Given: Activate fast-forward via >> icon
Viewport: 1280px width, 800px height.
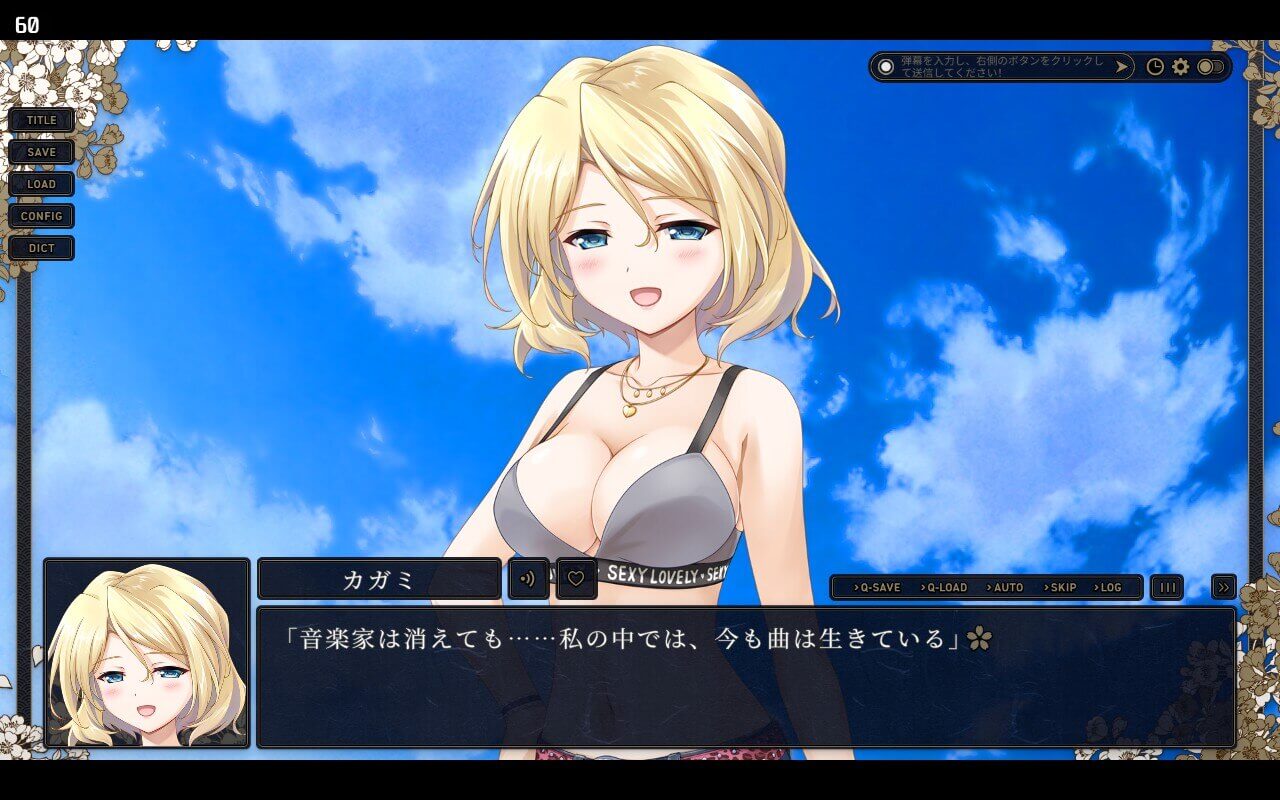Looking at the screenshot, I should coord(1223,588).
